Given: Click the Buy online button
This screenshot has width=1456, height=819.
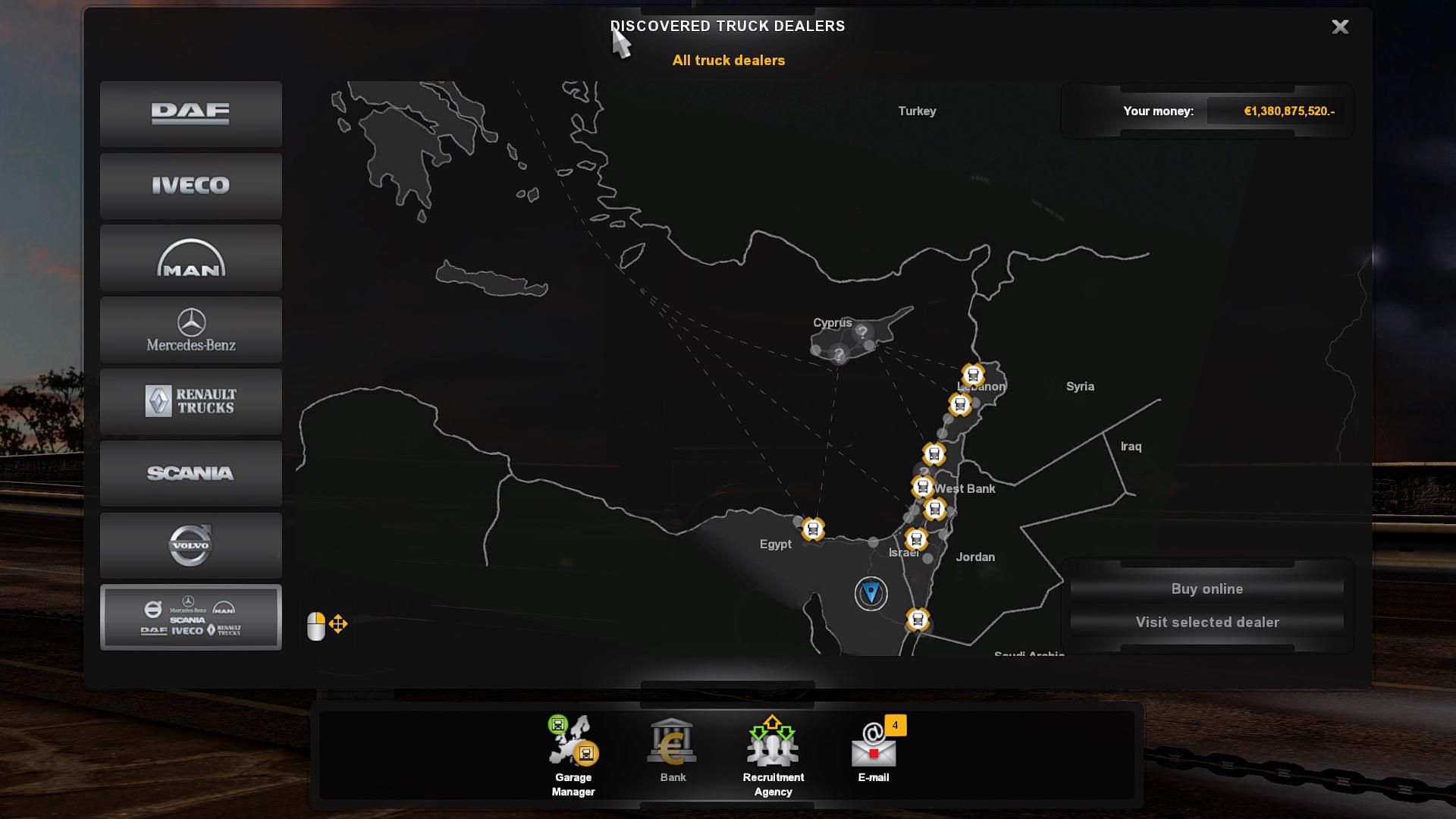Looking at the screenshot, I should click(x=1206, y=588).
